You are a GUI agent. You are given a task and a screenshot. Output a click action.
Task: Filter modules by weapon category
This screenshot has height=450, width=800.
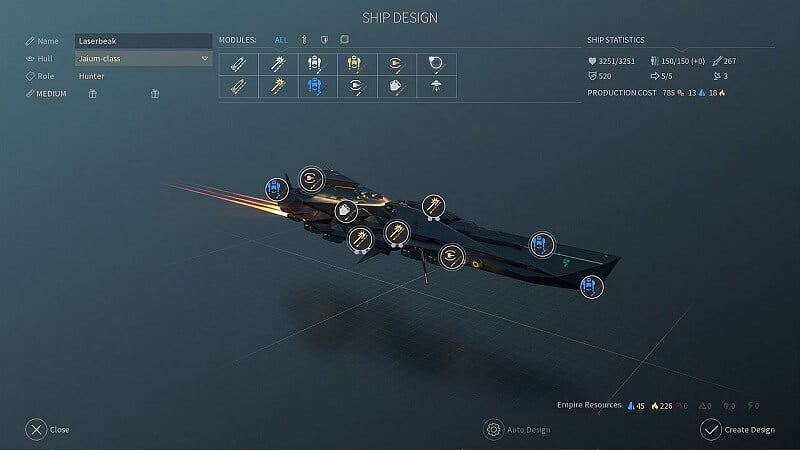(304, 40)
